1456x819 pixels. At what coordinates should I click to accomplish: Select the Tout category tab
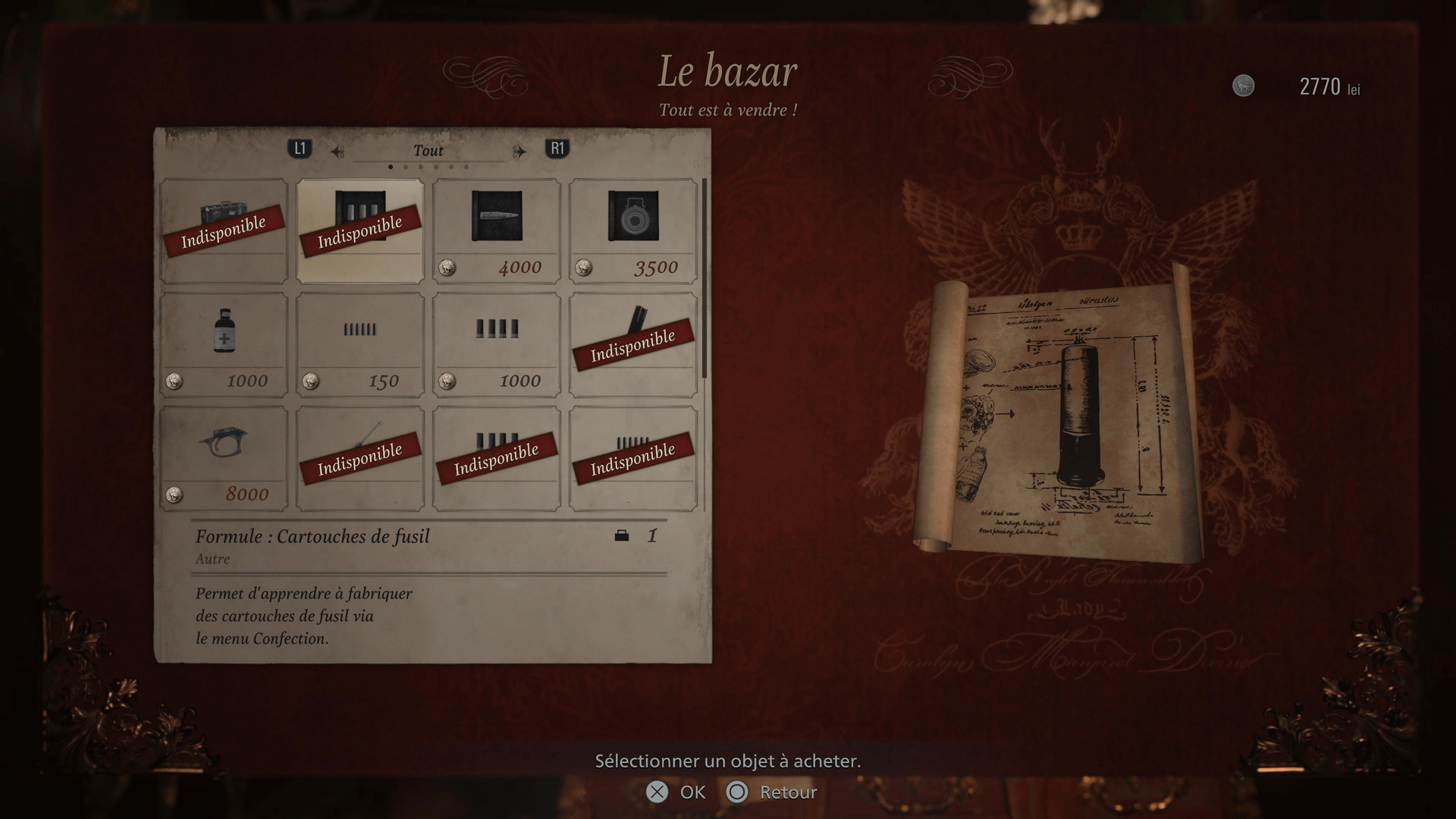[428, 150]
